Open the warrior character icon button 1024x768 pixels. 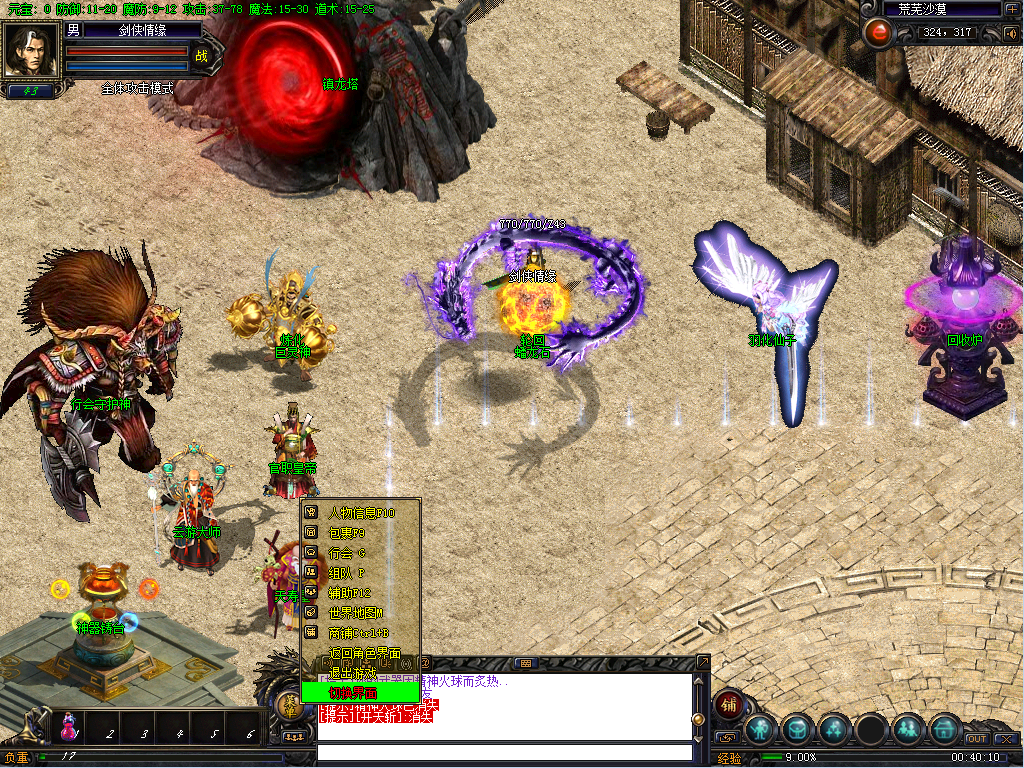click(761, 729)
